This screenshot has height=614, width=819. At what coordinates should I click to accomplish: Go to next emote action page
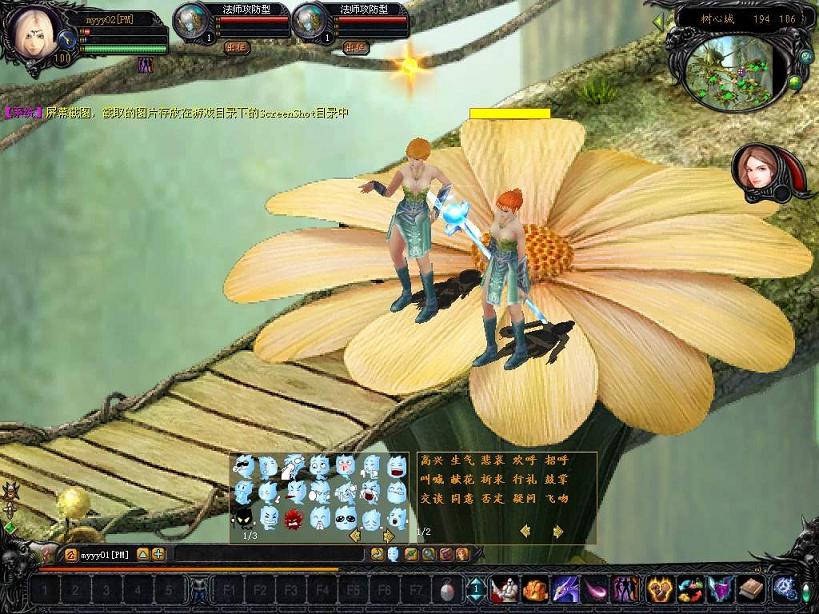(x=555, y=531)
